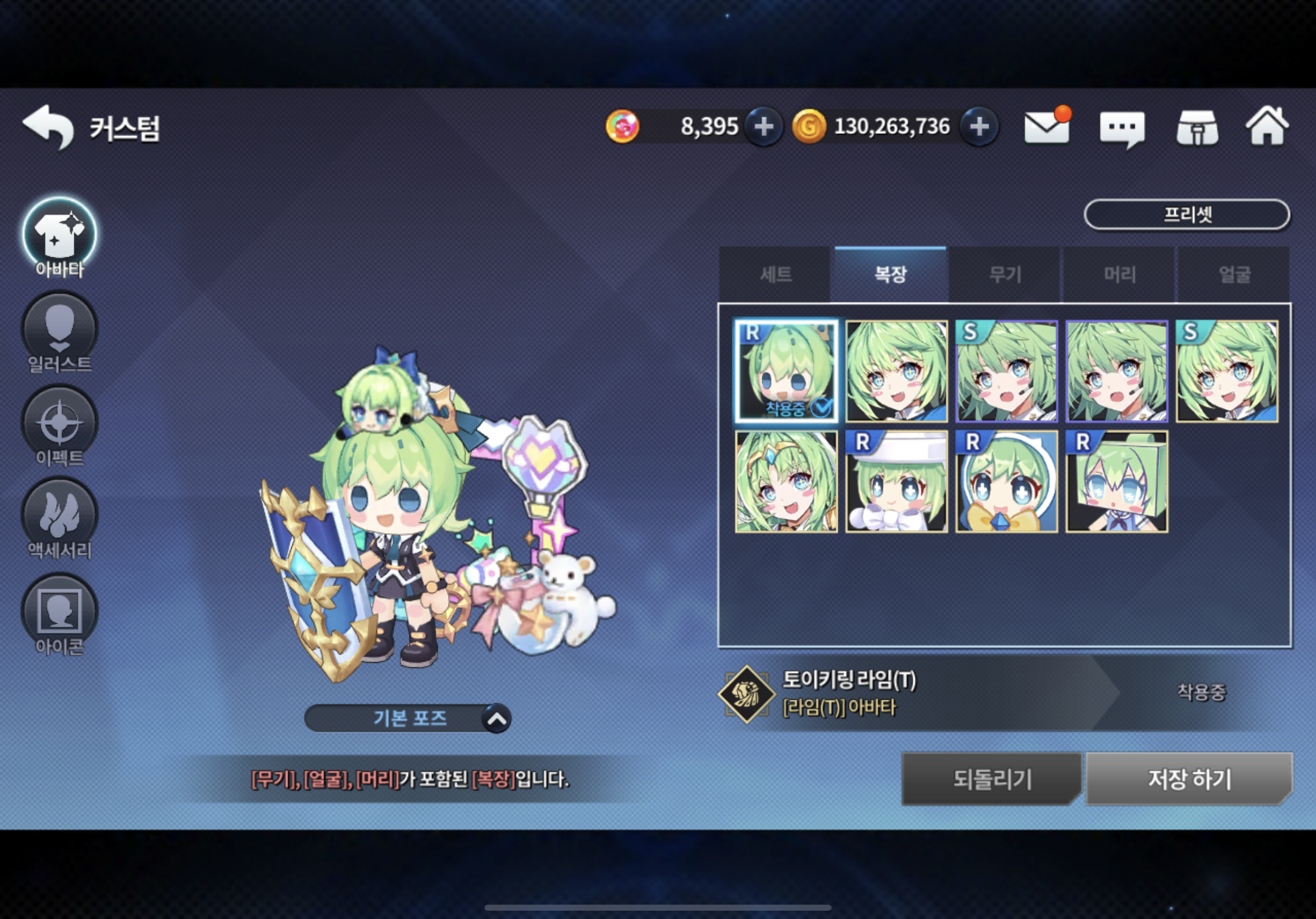The image size is (1316, 919).
Task: Open the mailbox envelope icon
Action: (x=1047, y=127)
